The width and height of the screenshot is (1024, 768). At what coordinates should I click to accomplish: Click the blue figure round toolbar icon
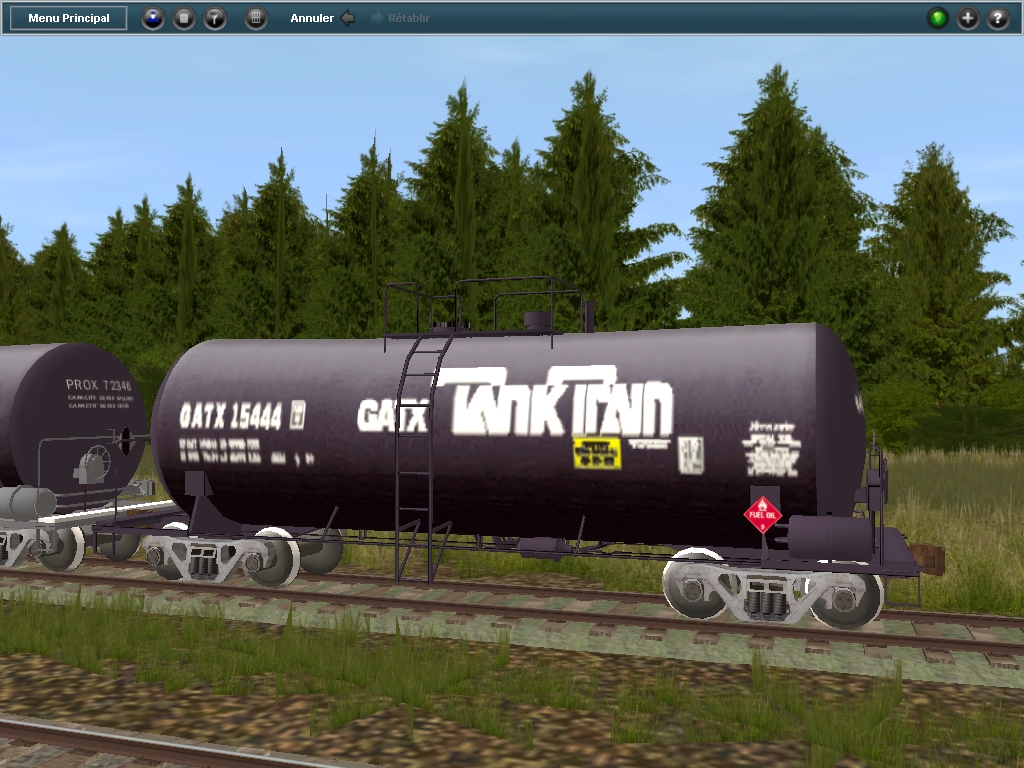point(152,18)
